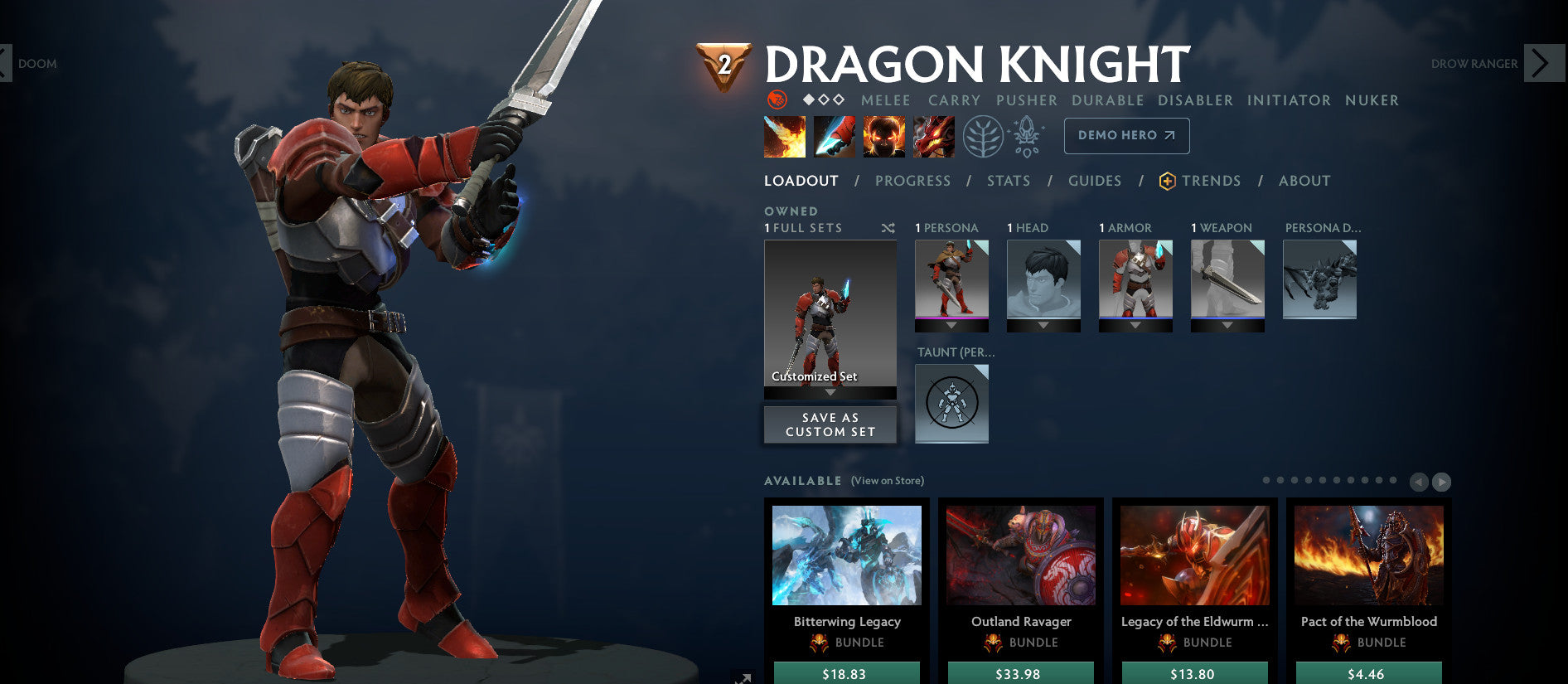The height and width of the screenshot is (684, 1568).
Task: Select the first complexity diamond filter
Action: click(x=809, y=99)
